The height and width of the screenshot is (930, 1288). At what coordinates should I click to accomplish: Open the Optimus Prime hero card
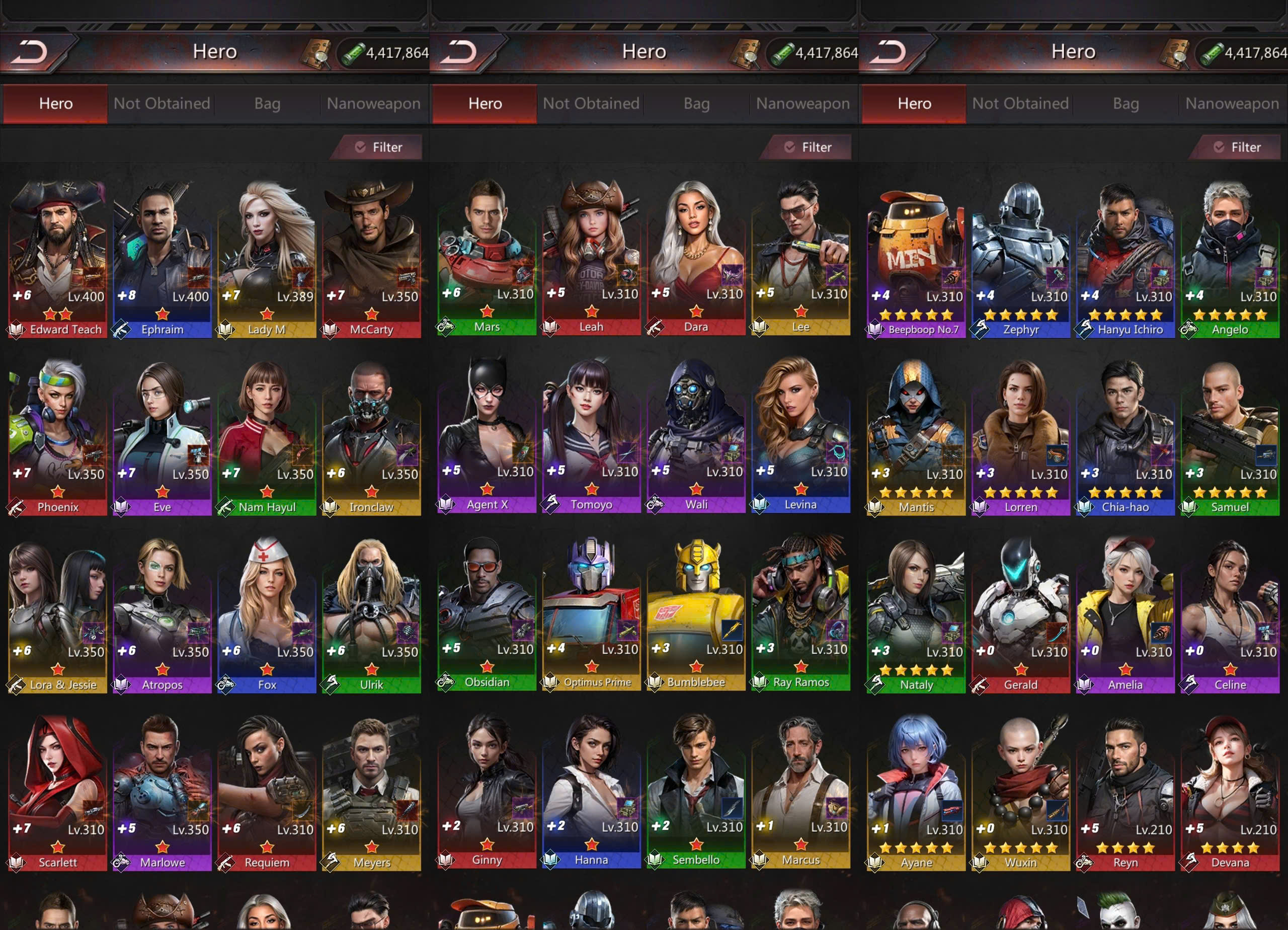pyautogui.click(x=591, y=612)
